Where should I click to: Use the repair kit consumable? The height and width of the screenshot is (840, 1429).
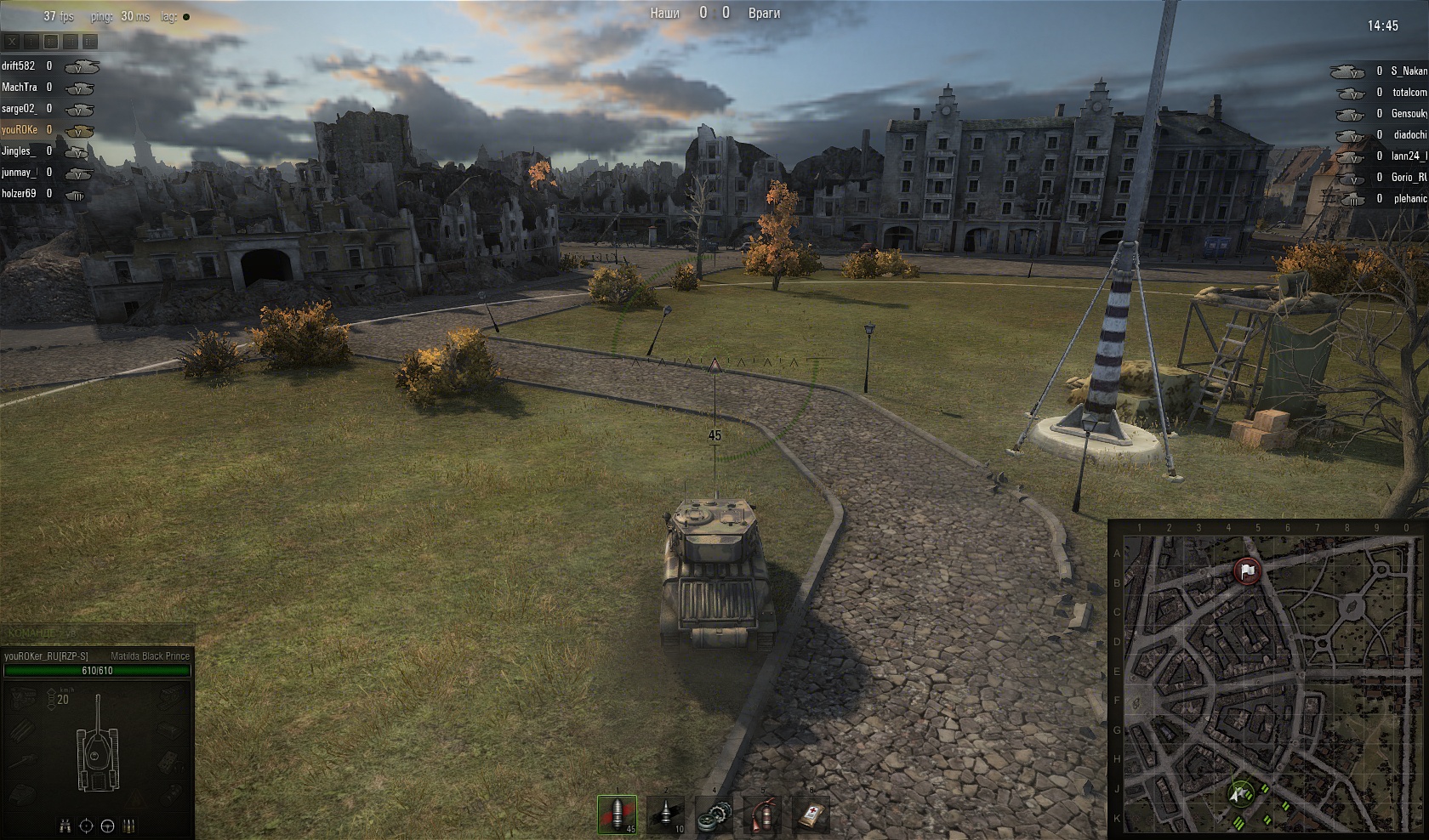(x=714, y=814)
